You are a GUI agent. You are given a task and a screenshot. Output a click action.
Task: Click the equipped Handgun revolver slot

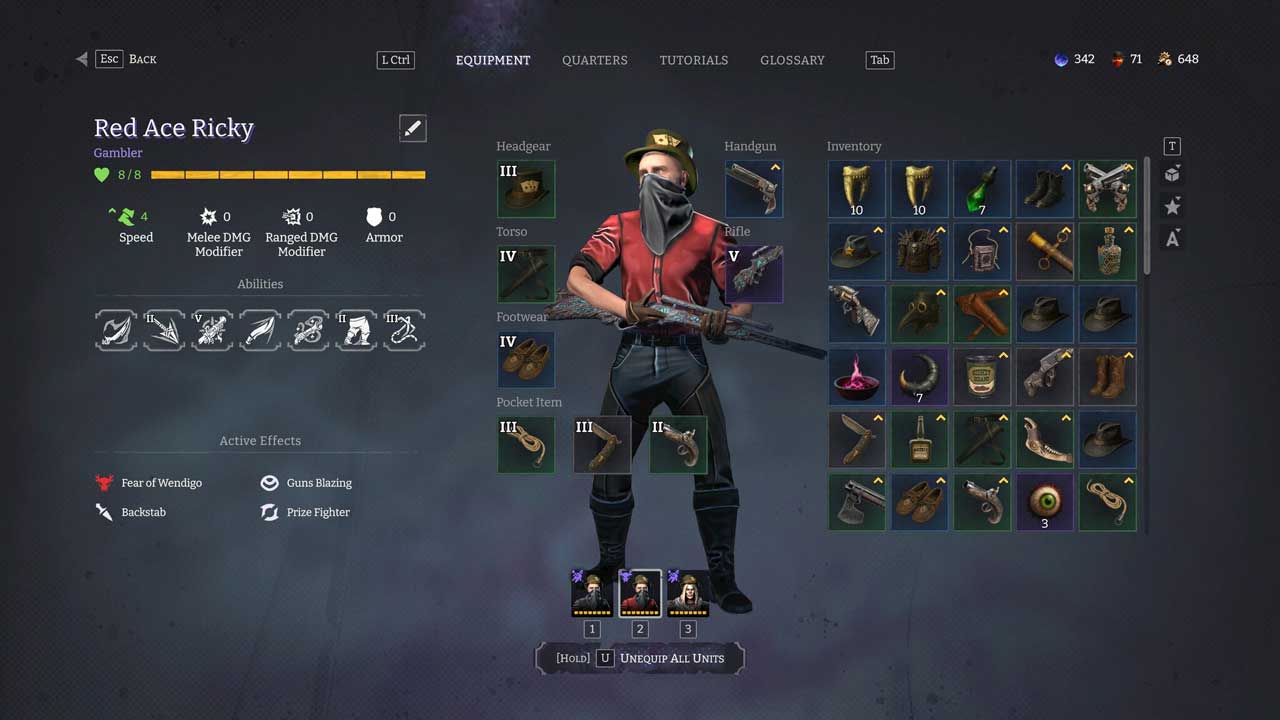coord(754,189)
